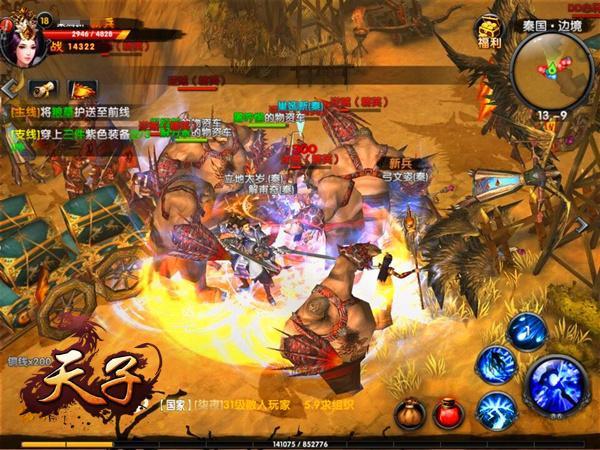Select the scroll icon under the portrait
600x450 pixels.
click(x=42, y=89)
